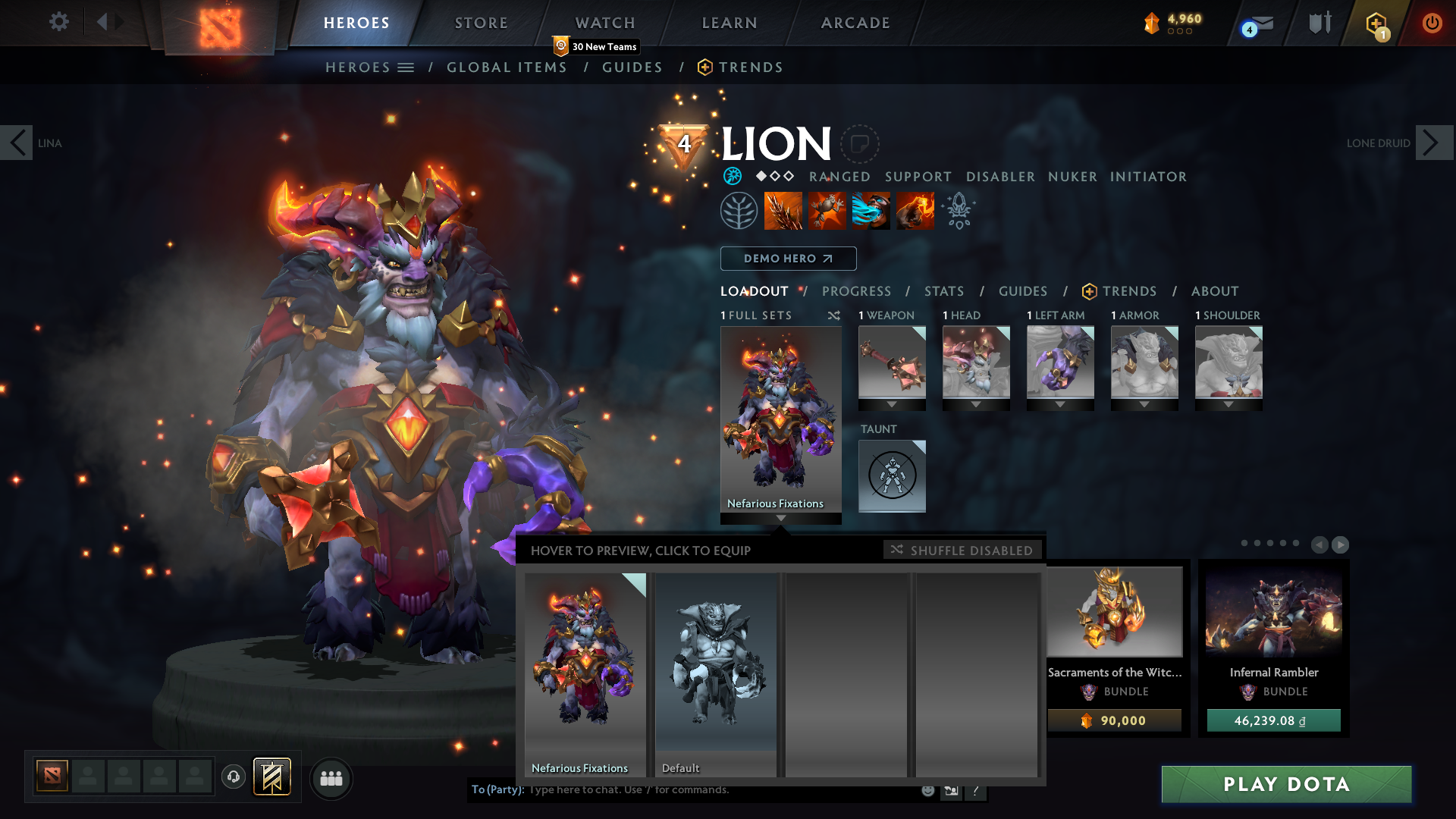Viewport: 1456px width, 819px height.
Task: Click the voice chat headset icon
Action: (x=234, y=778)
